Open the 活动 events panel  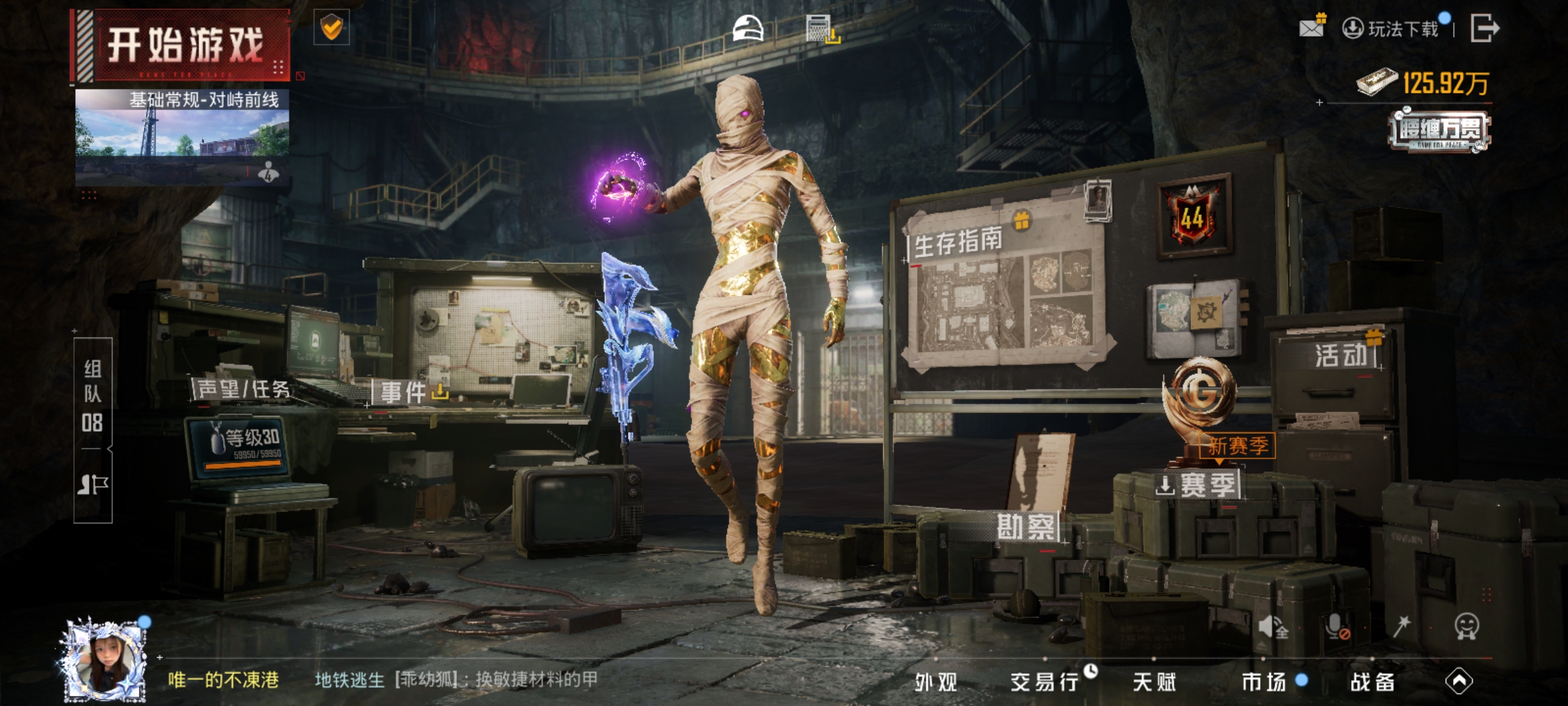[x=1341, y=356]
